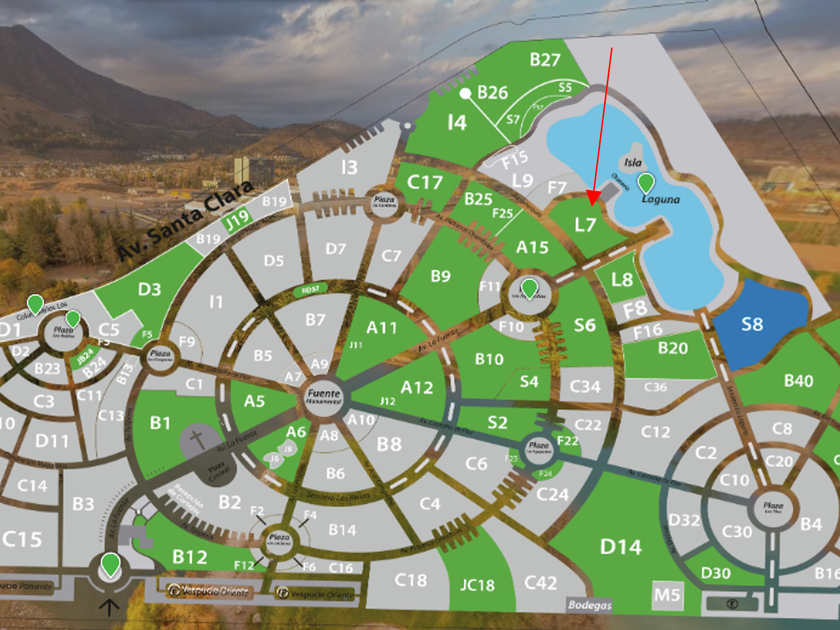Select sector C17 on the map

pos(425,182)
